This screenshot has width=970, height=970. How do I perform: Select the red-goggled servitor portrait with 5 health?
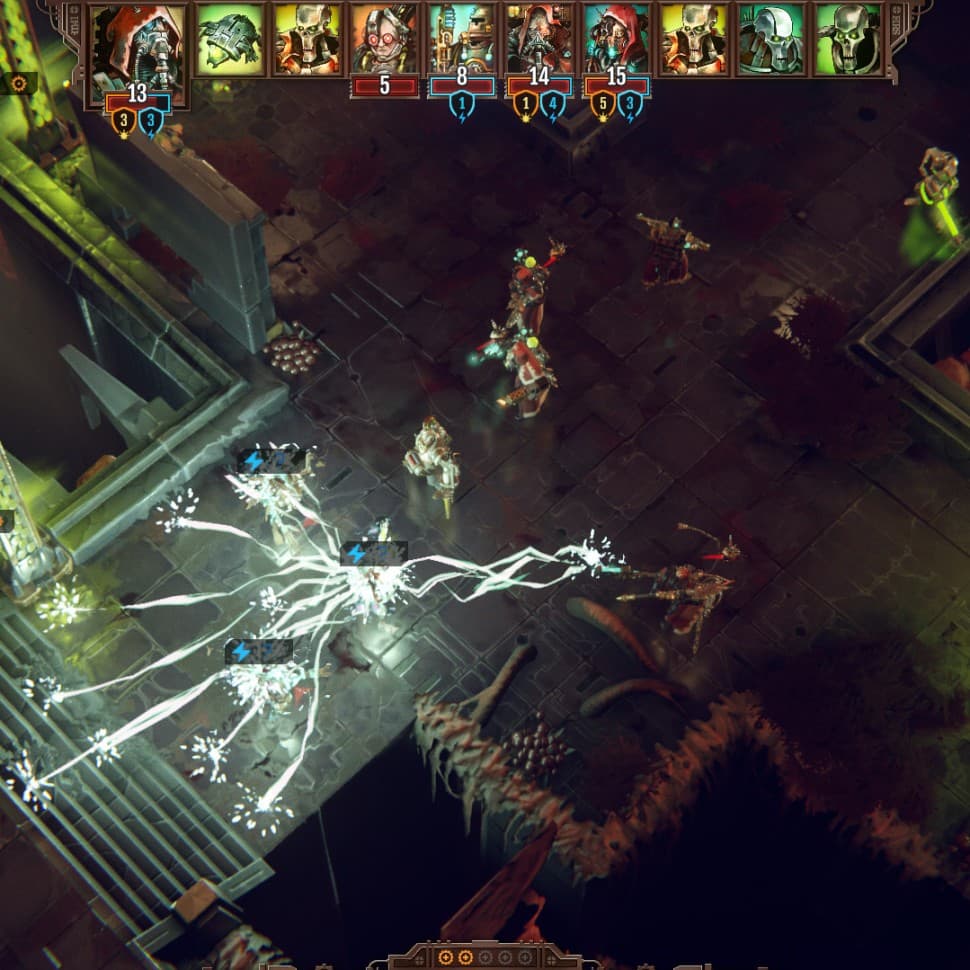384,40
